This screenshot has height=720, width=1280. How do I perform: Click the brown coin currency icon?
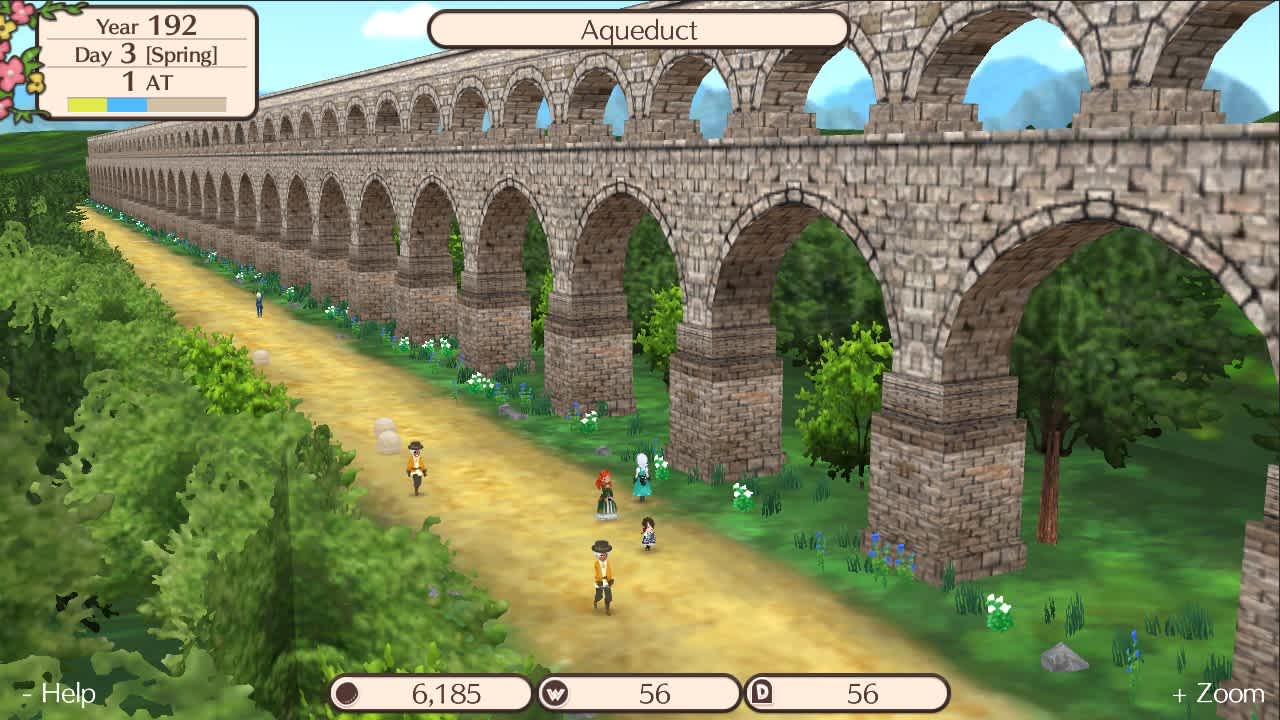347,692
